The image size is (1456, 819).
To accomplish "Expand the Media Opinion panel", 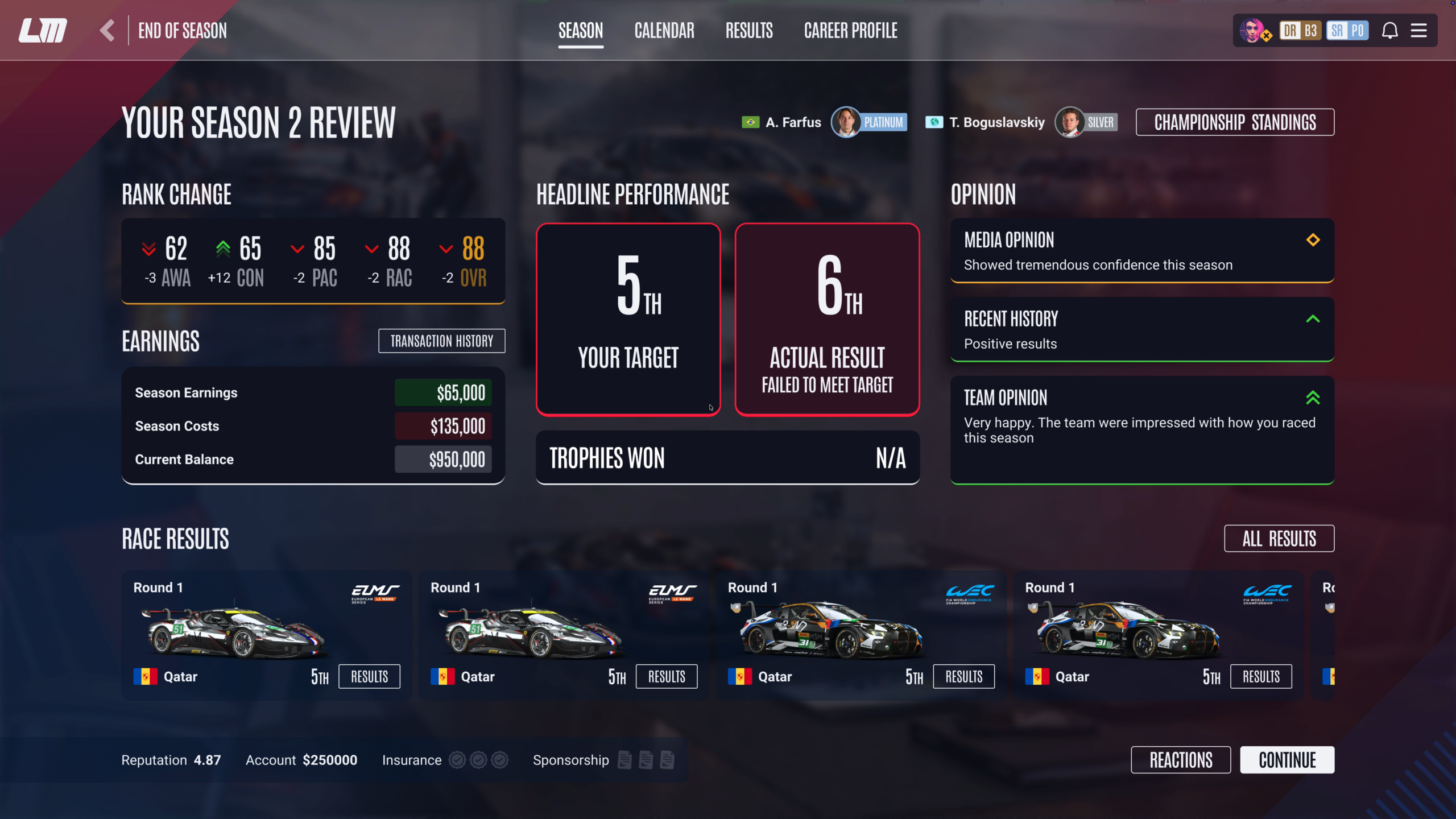I will [x=1142, y=251].
